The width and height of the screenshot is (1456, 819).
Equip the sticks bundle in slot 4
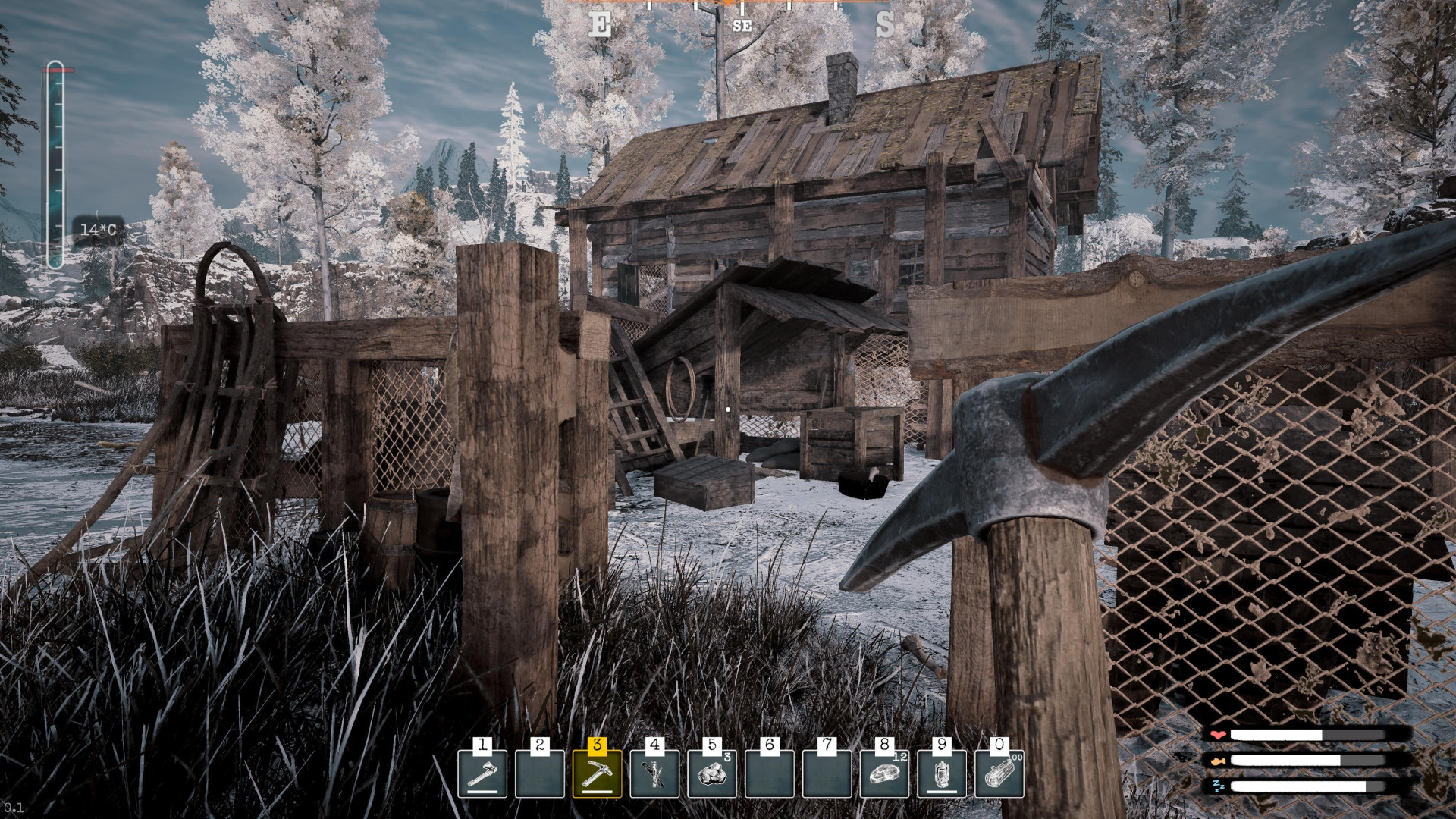coord(654,773)
